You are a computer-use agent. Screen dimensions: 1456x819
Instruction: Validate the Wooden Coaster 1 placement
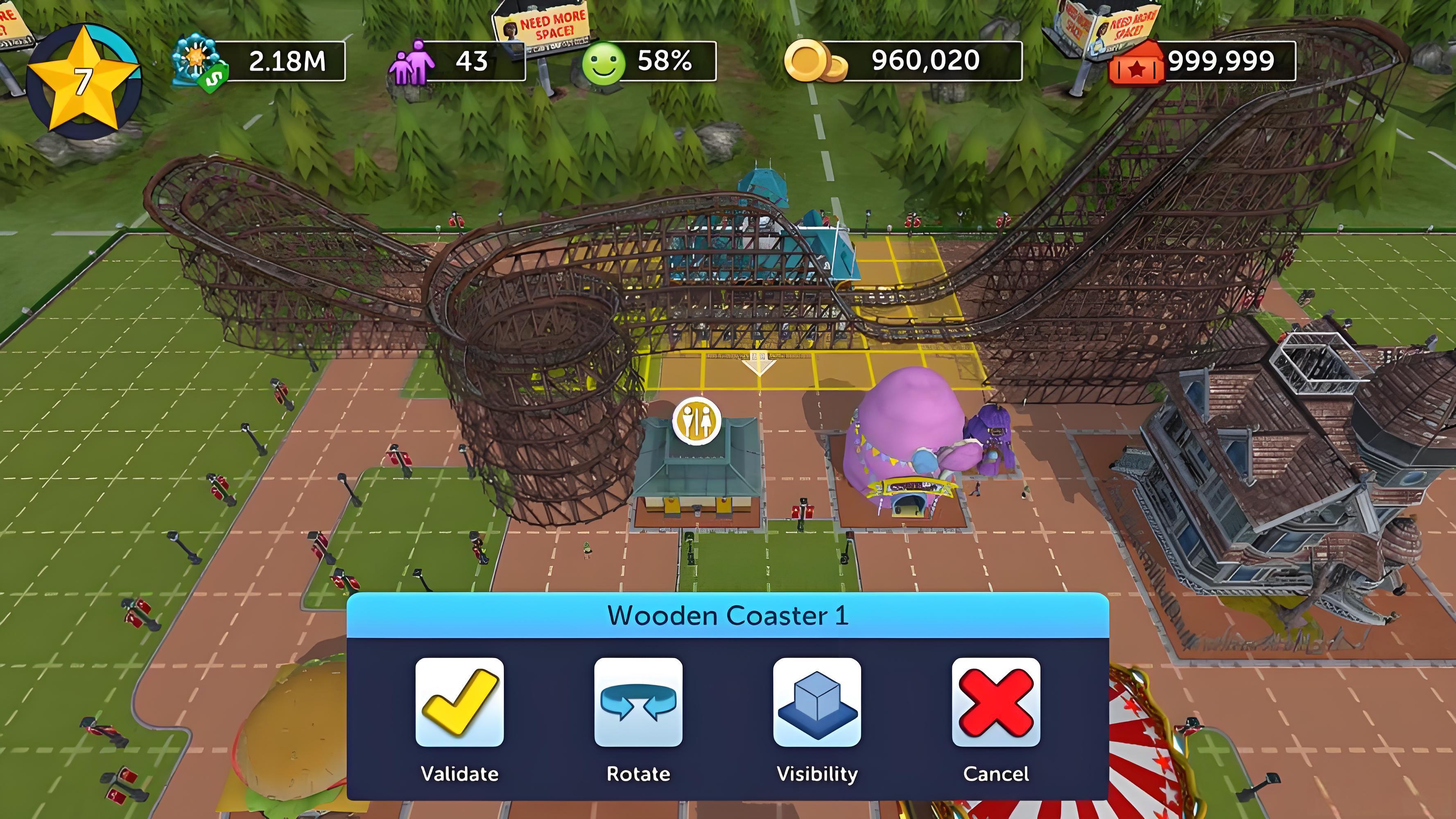coord(459,702)
